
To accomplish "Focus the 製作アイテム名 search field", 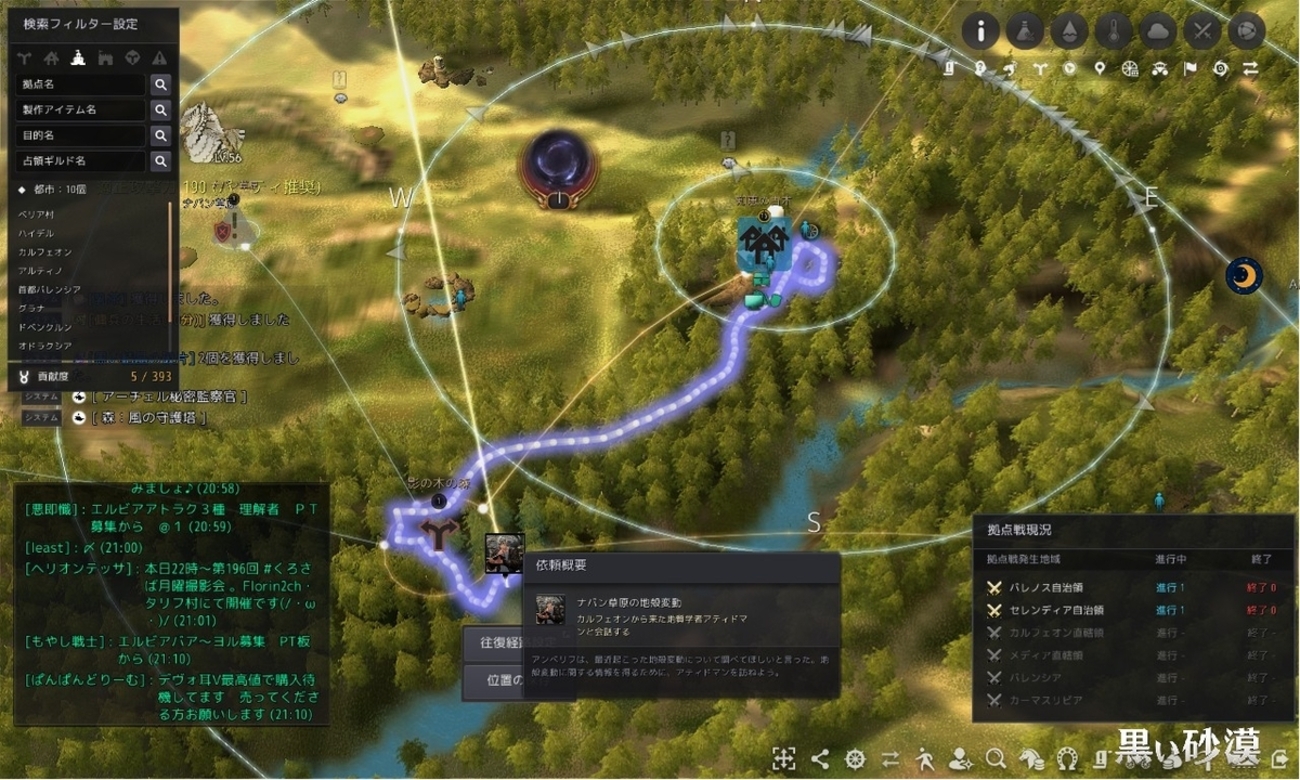I will pyautogui.click(x=81, y=110).
